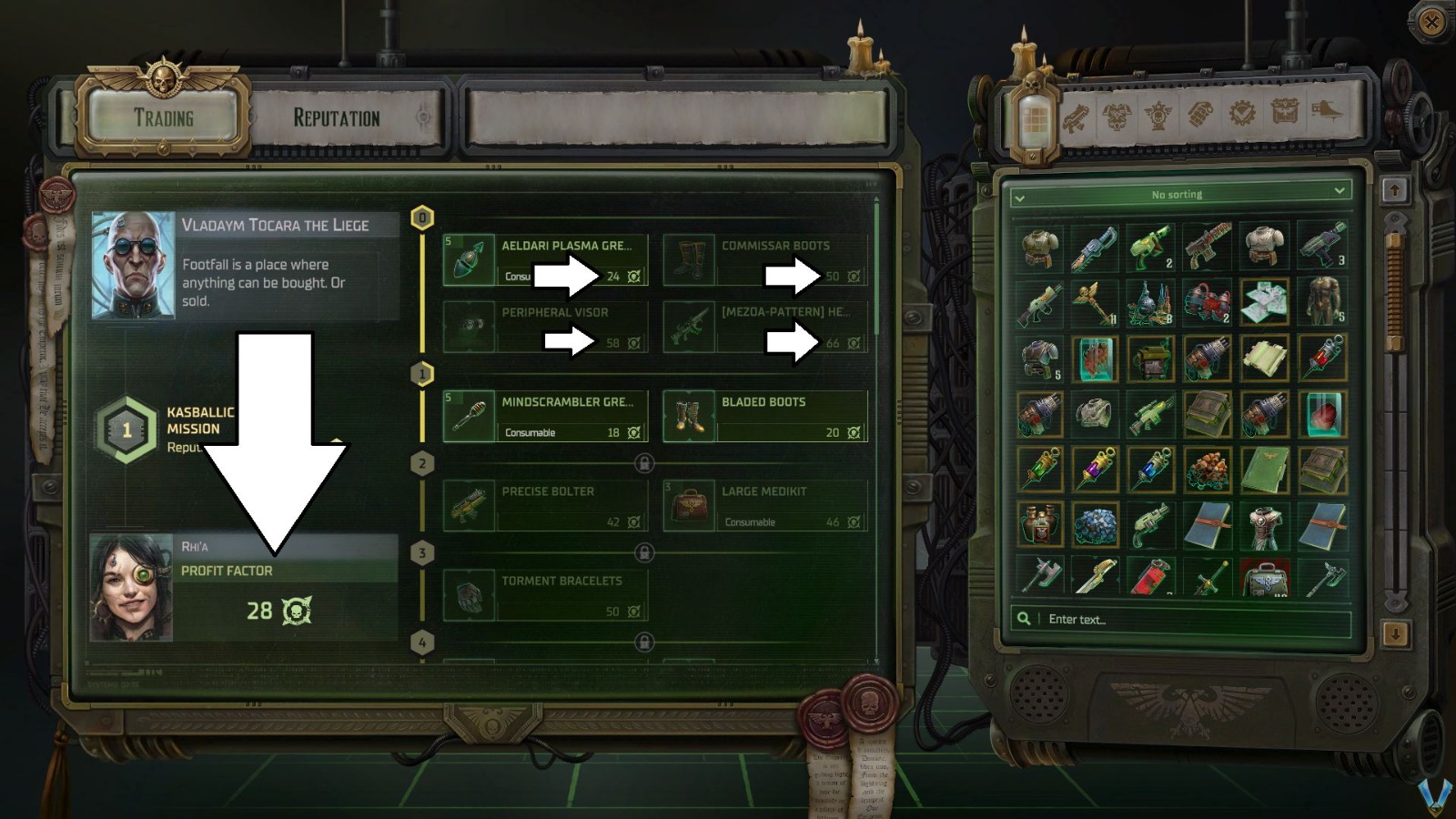The height and width of the screenshot is (819, 1456).
Task: Open the skull trophy inventory filter
Action: [1156, 116]
